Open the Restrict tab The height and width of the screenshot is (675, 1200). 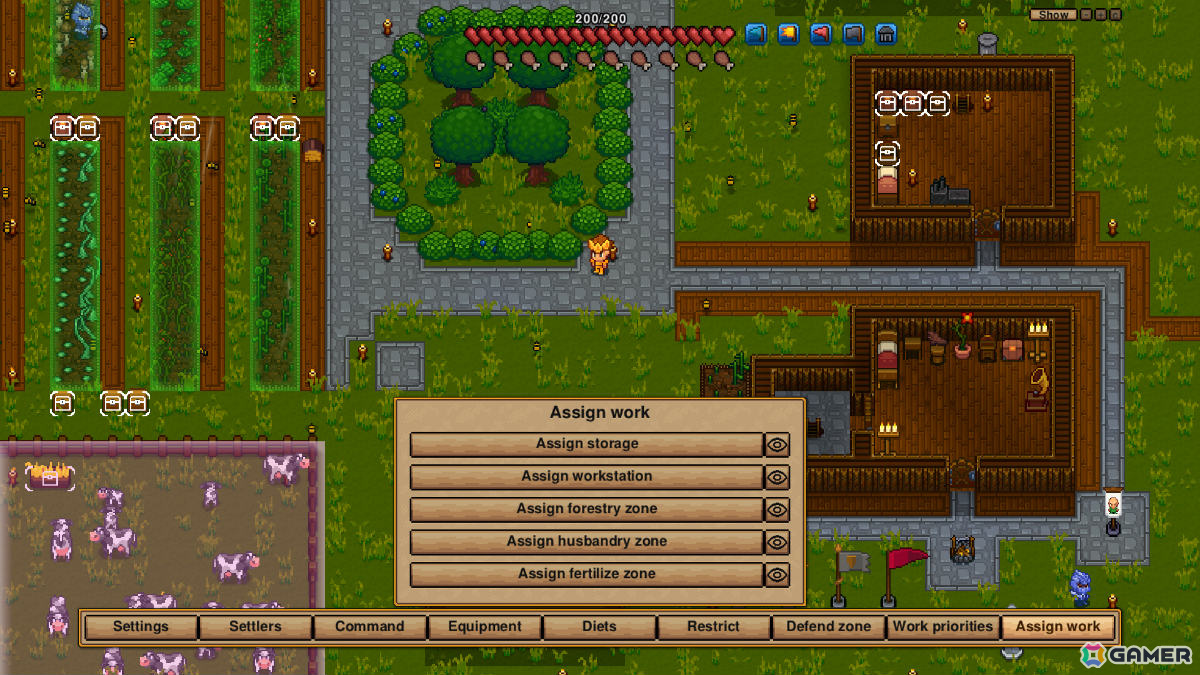click(713, 627)
